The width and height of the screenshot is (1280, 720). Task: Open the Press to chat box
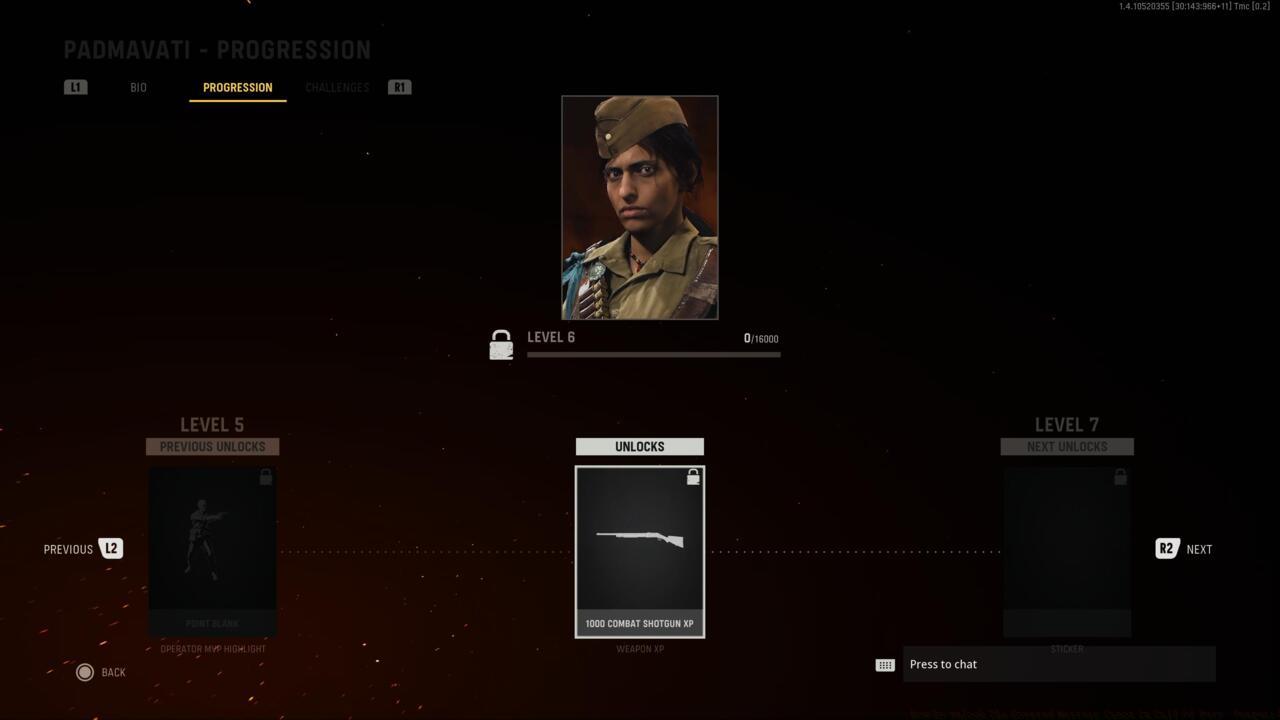(x=1058, y=664)
